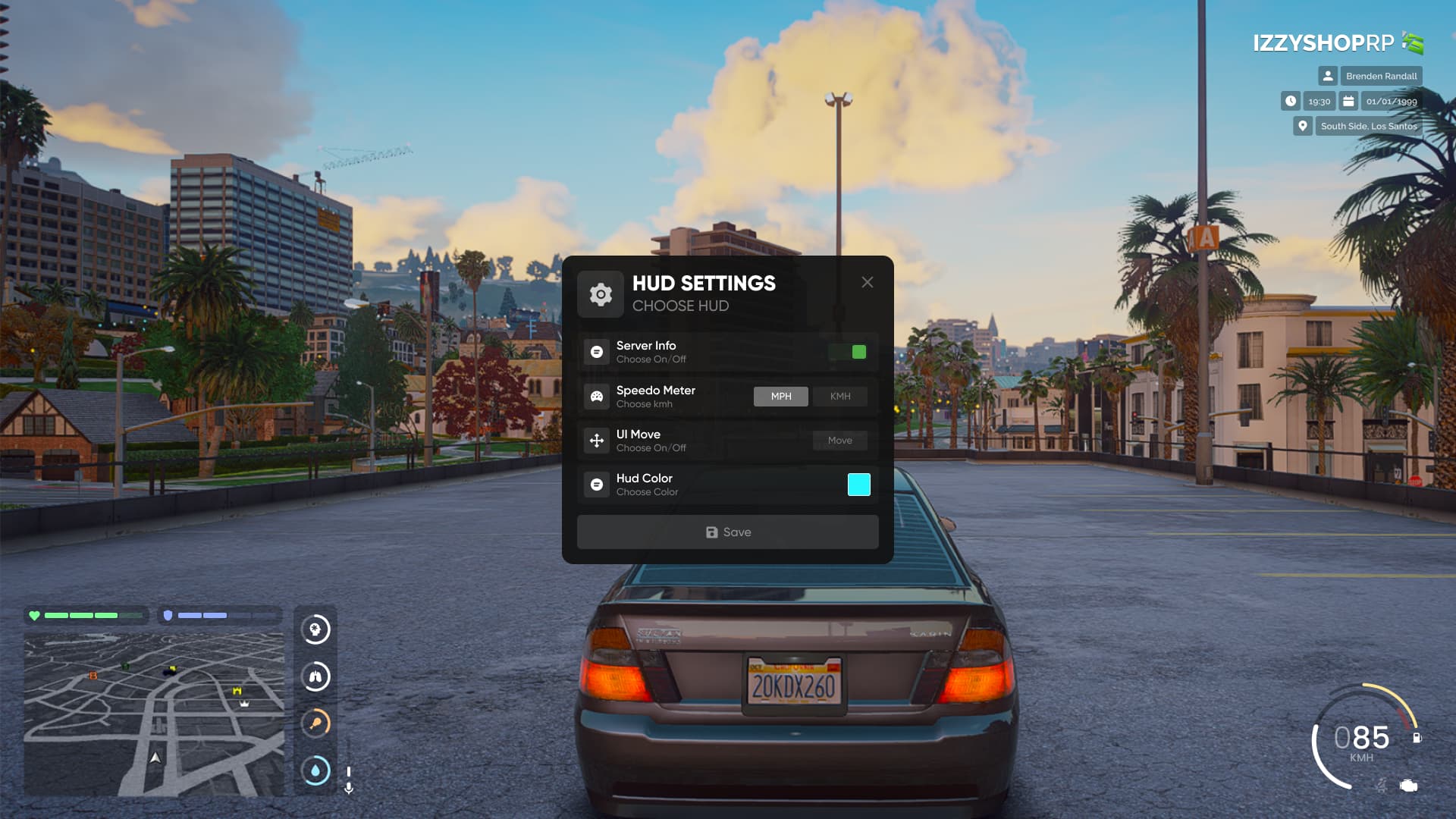Screen dimensions: 1456x819
Task: Select MPH for the speedo meter
Action: [x=780, y=397]
